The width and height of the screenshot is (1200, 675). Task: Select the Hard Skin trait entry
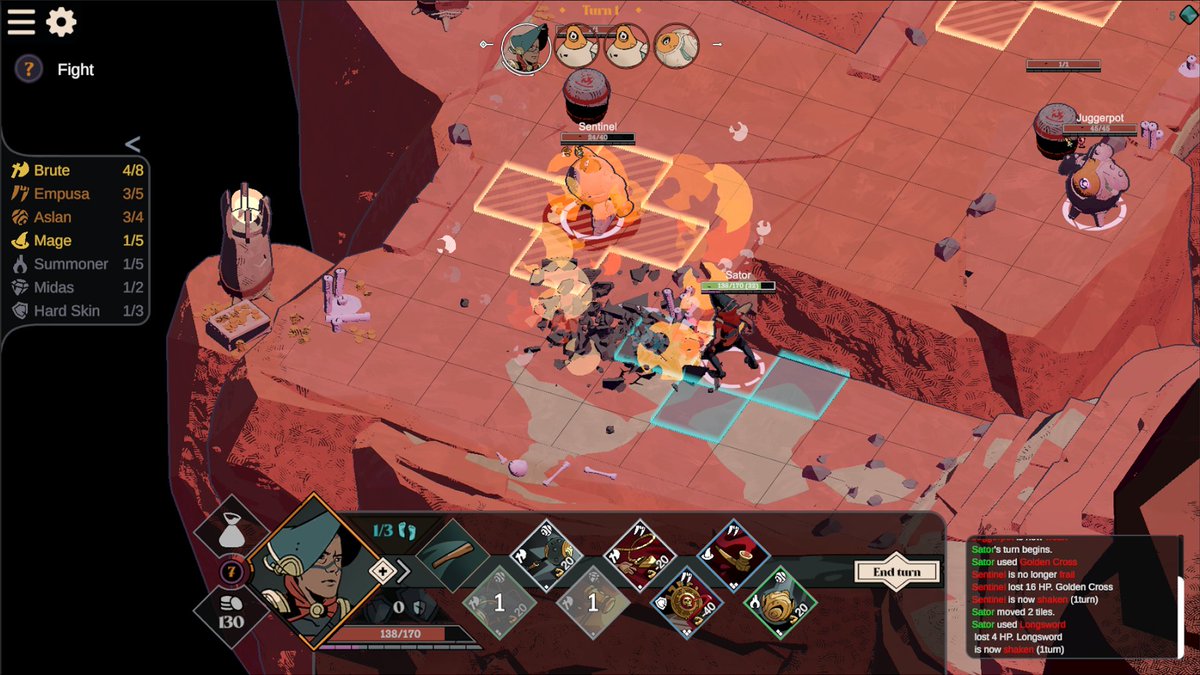point(66,311)
